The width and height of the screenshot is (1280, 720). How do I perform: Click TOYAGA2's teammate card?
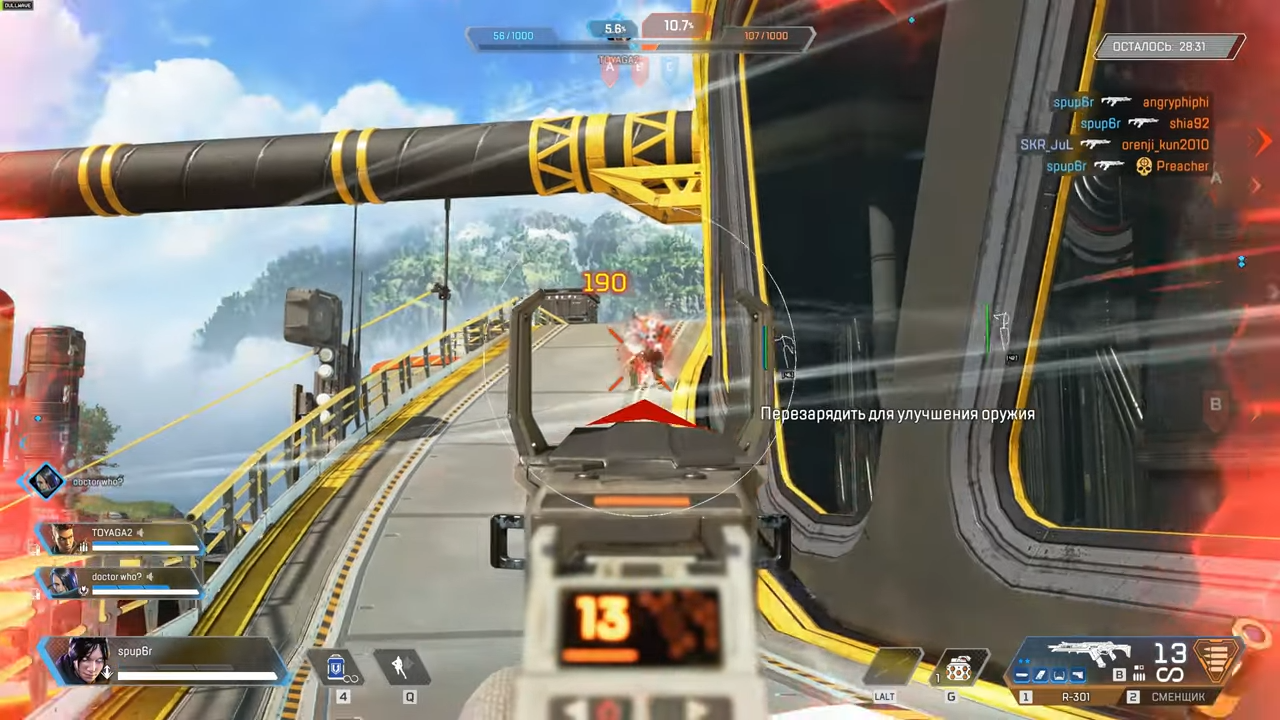click(x=122, y=539)
